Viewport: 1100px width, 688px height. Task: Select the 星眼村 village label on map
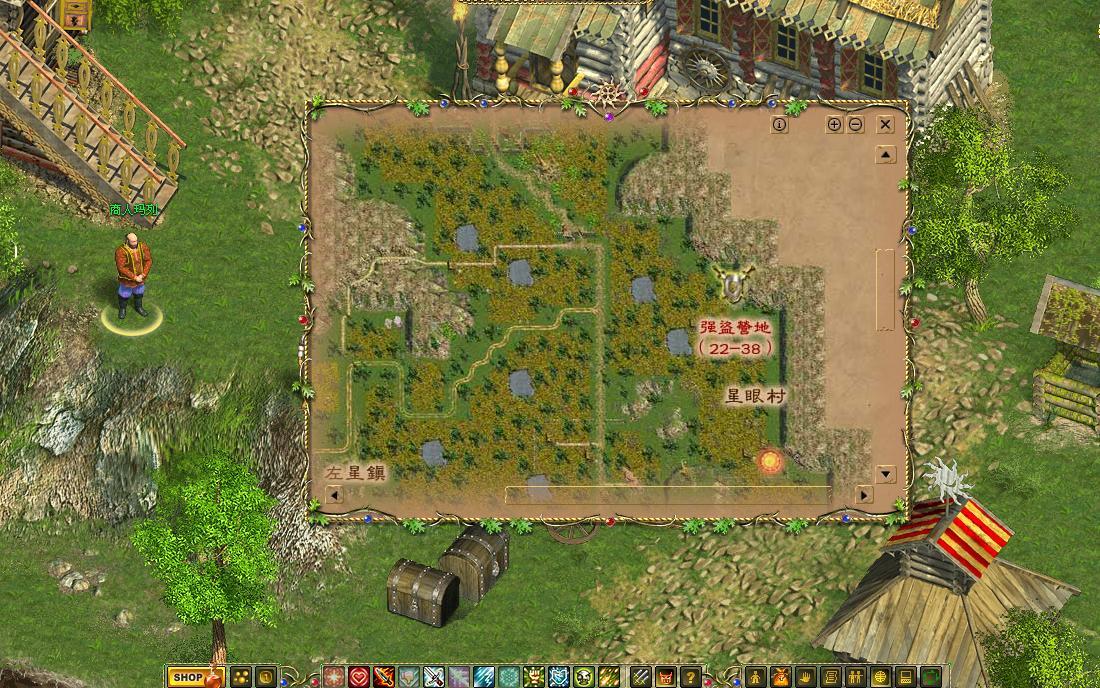click(x=755, y=396)
